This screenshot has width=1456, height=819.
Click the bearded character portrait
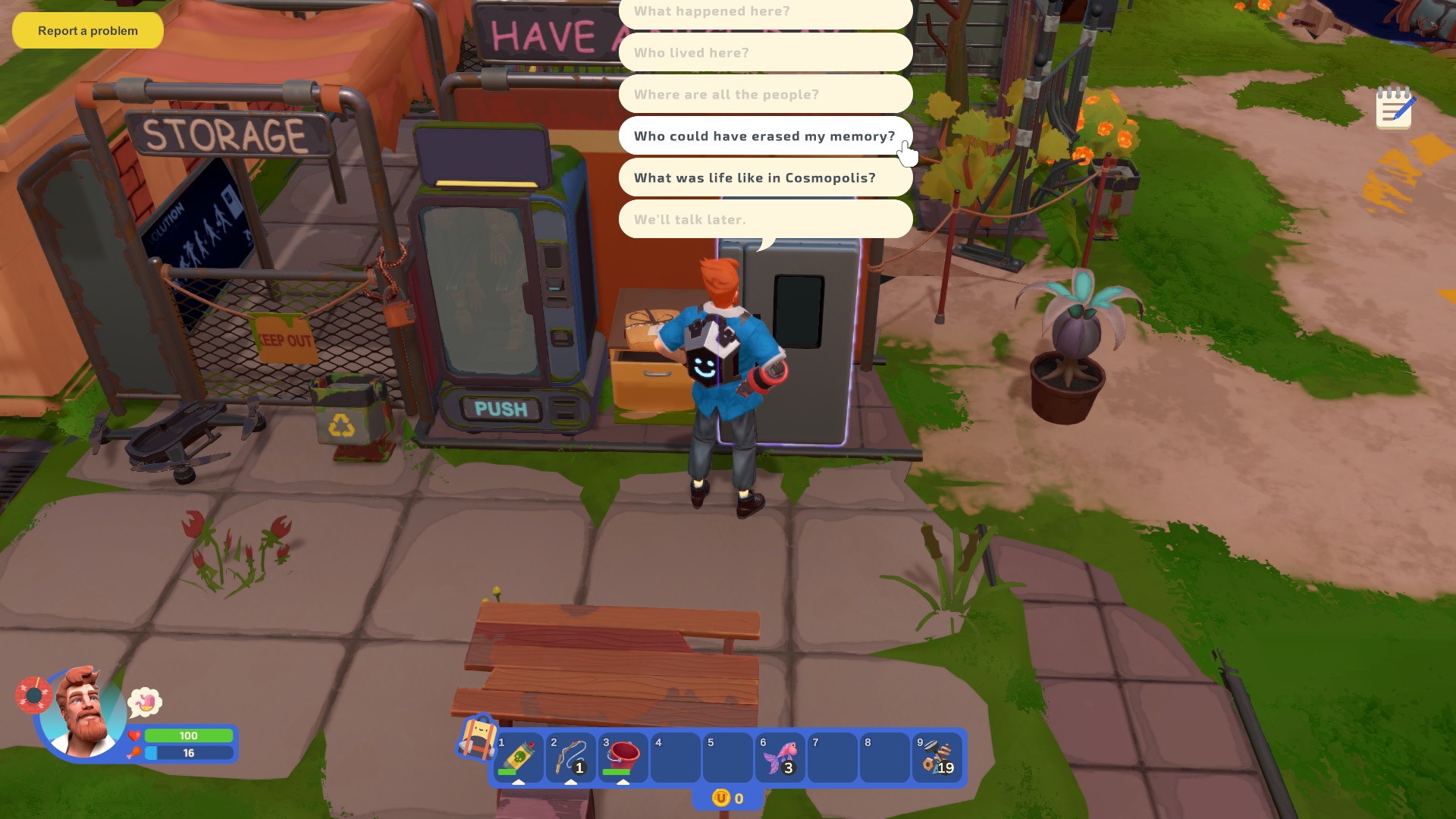pos(82,713)
